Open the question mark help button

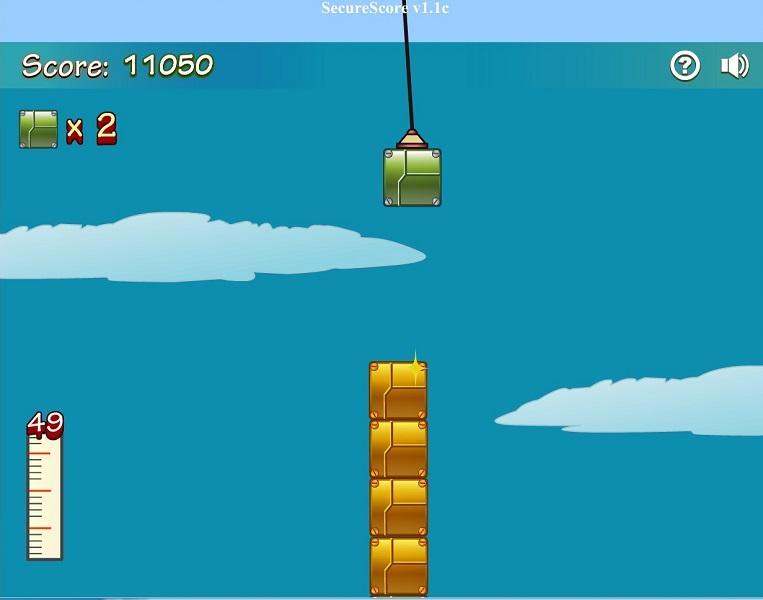point(685,66)
